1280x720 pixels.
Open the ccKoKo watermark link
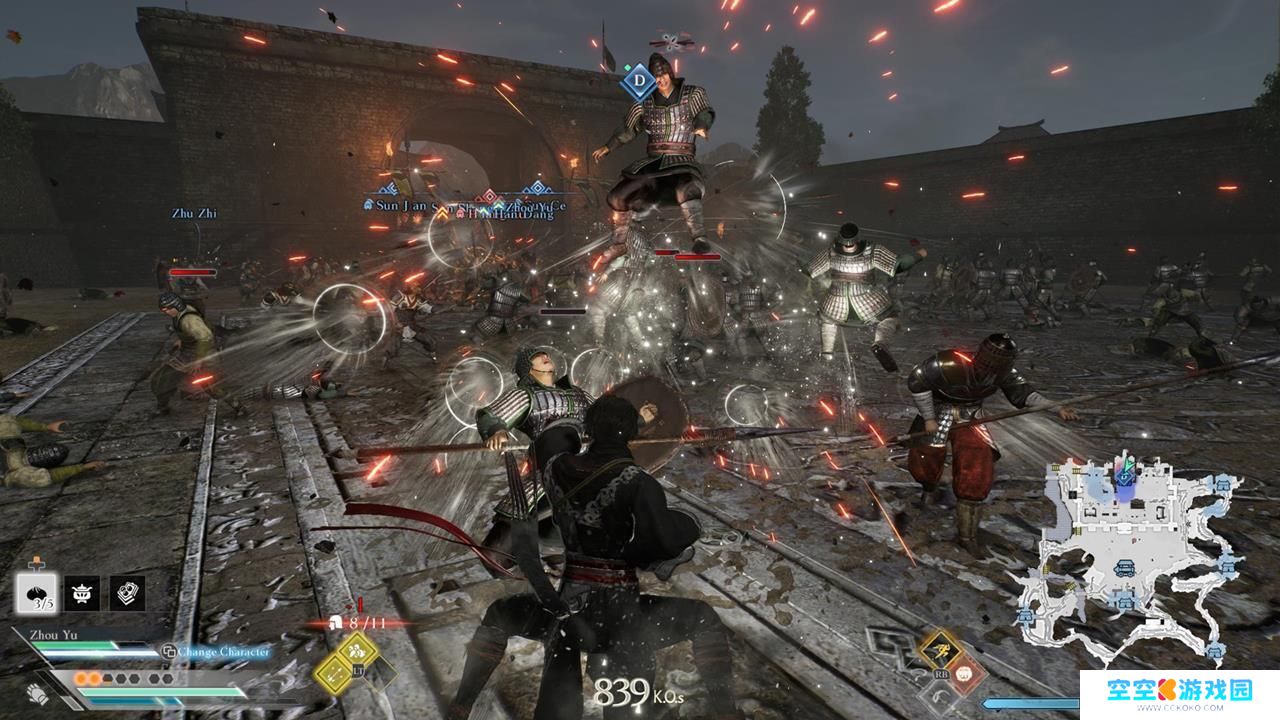coord(1178,693)
